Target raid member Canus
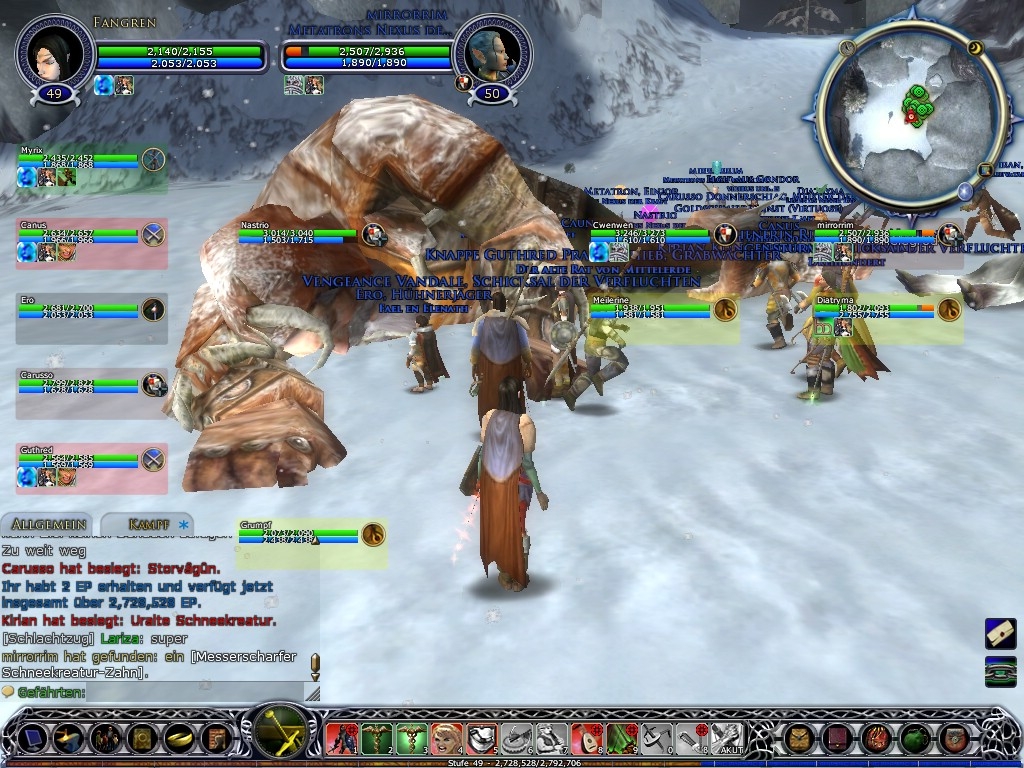 [x=80, y=236]
